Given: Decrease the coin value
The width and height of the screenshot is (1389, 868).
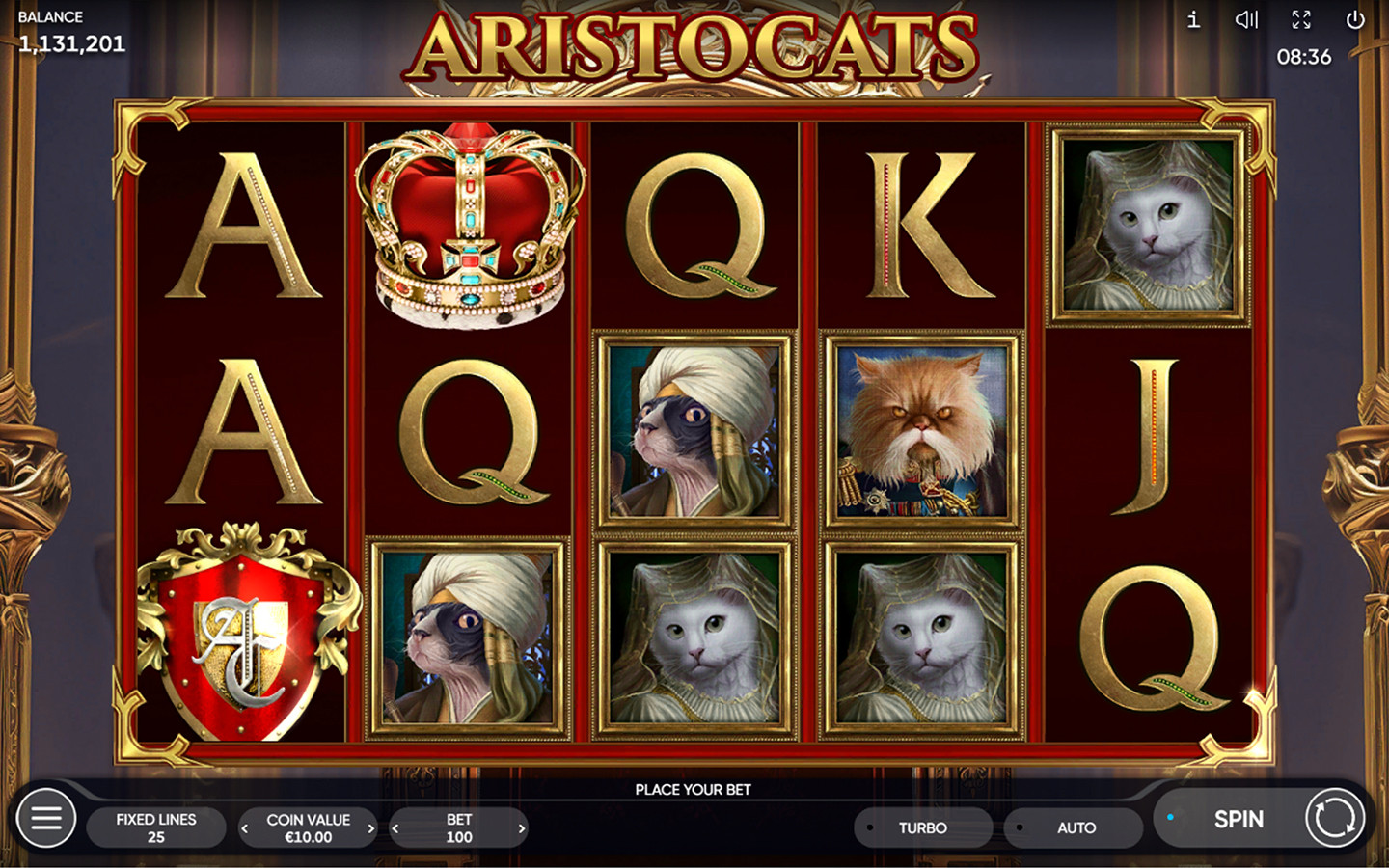Looking at the screenshot, I should pos(245,828).
